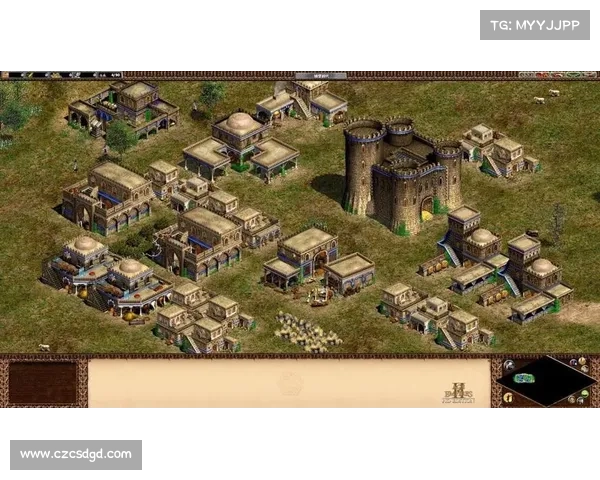This screenshot has height=480, width=600.
Task: Click the diamond-shaped minimap
Action: point(546,381)
